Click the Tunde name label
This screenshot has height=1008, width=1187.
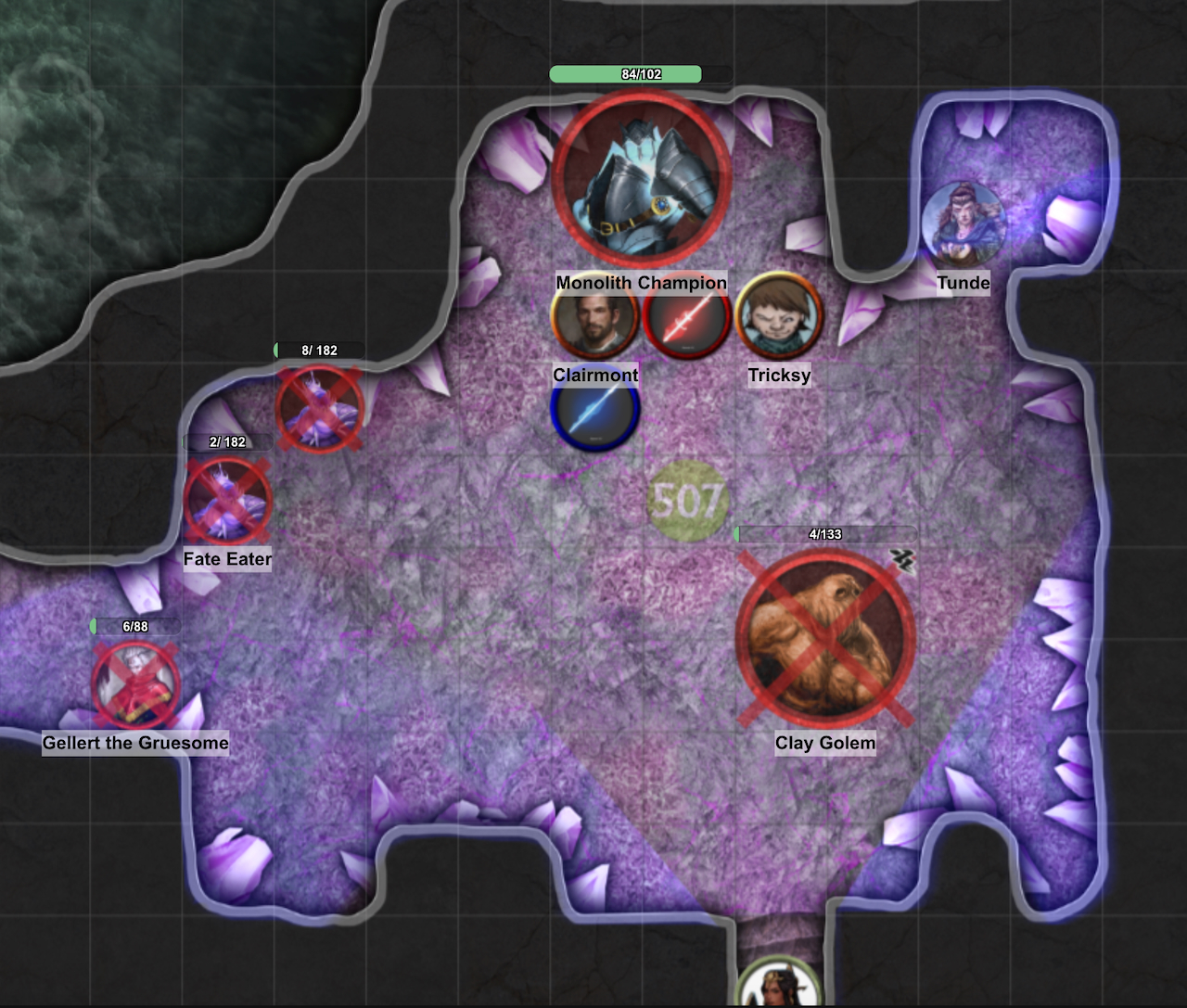(x=964, y=283)
